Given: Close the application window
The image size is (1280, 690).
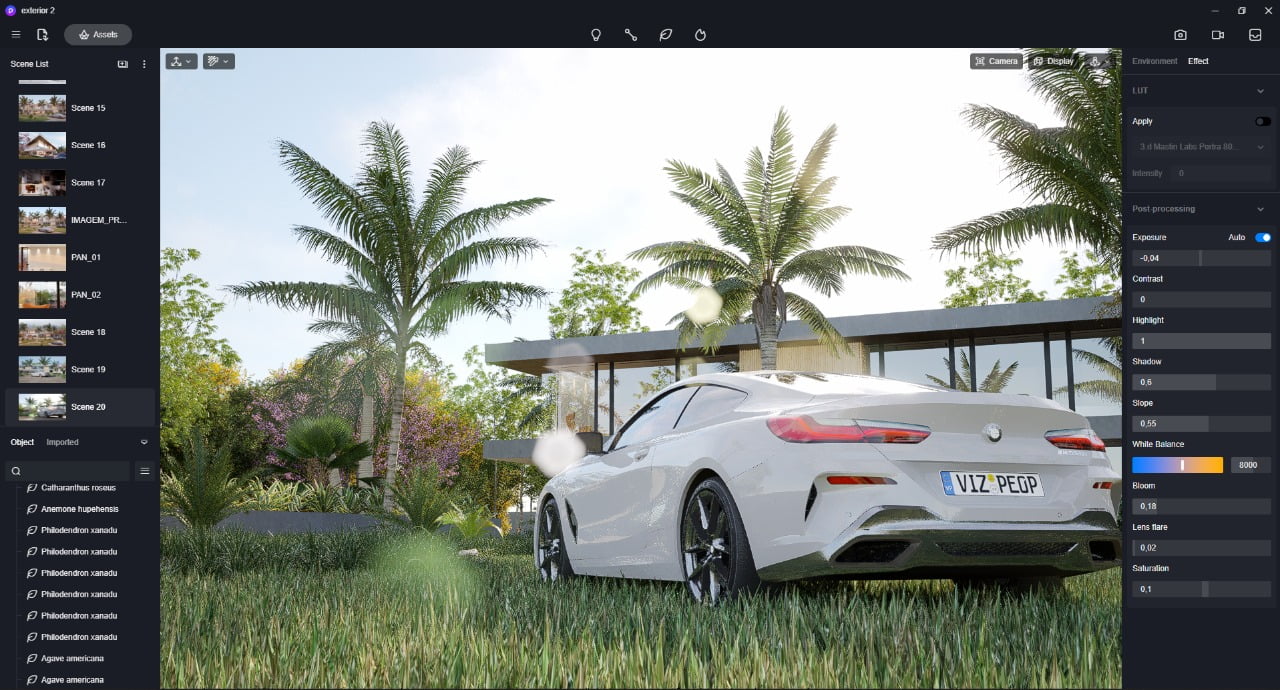Looking at the screenshot, I should (1267, 10).
